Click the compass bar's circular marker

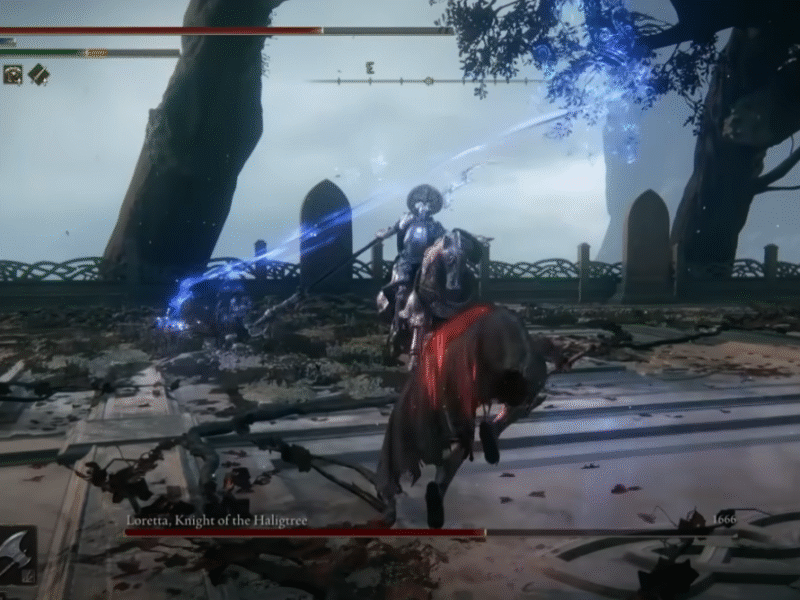pyautogui.click(x=428, y=80)
